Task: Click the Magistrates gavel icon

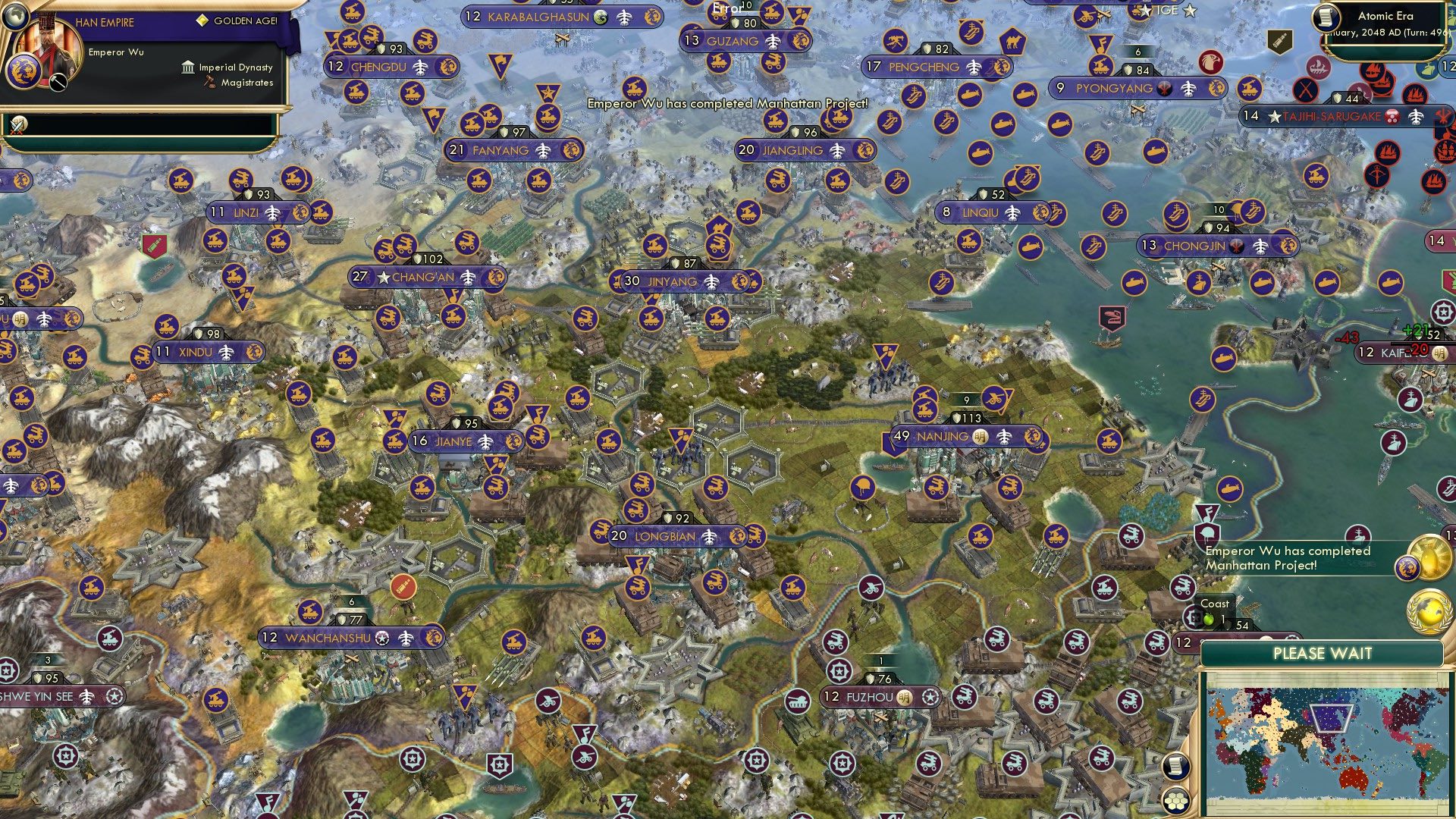Action: (x=209, y=81)
